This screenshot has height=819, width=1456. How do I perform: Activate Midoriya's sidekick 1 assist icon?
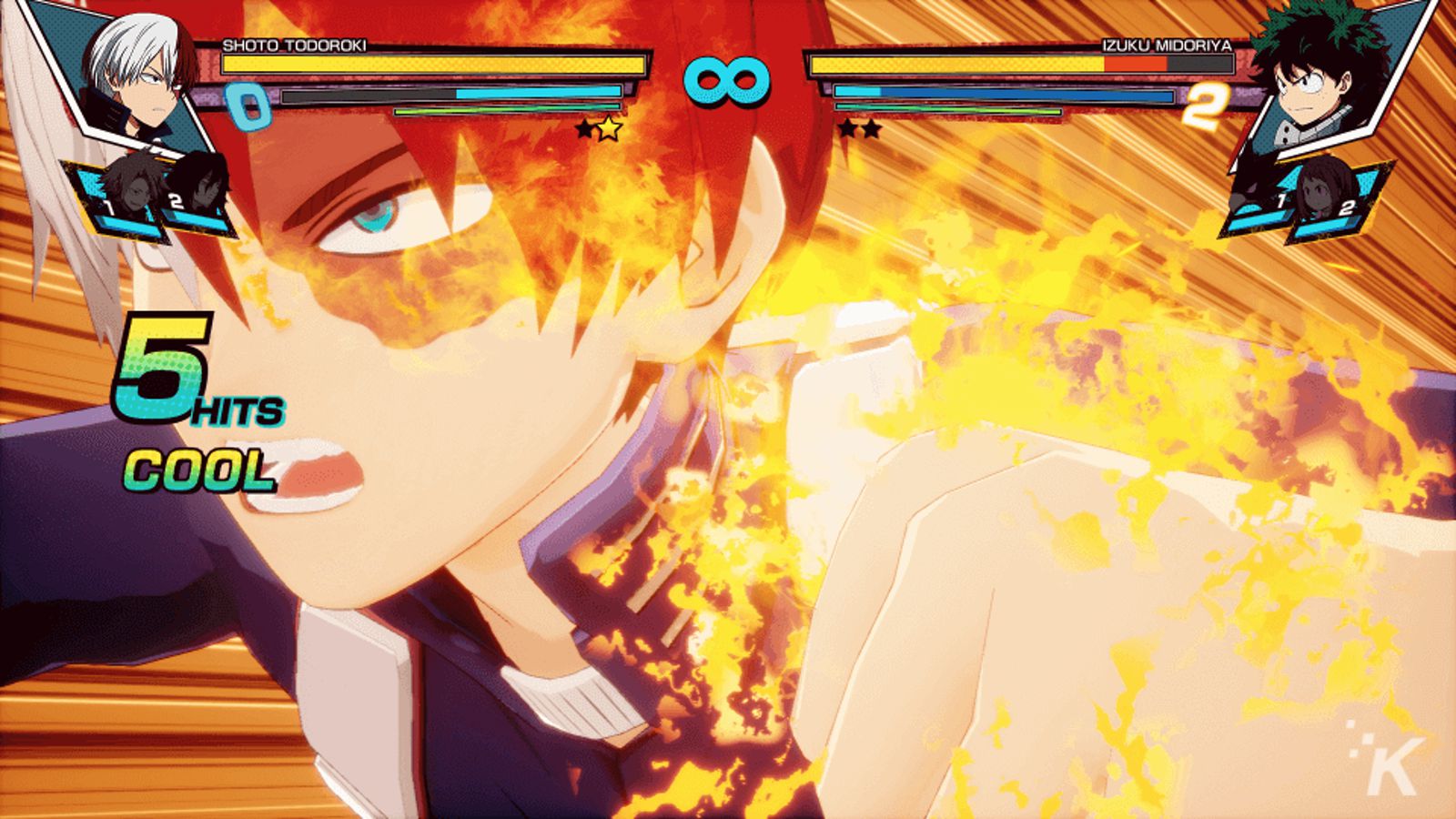tap(1262, 196)
